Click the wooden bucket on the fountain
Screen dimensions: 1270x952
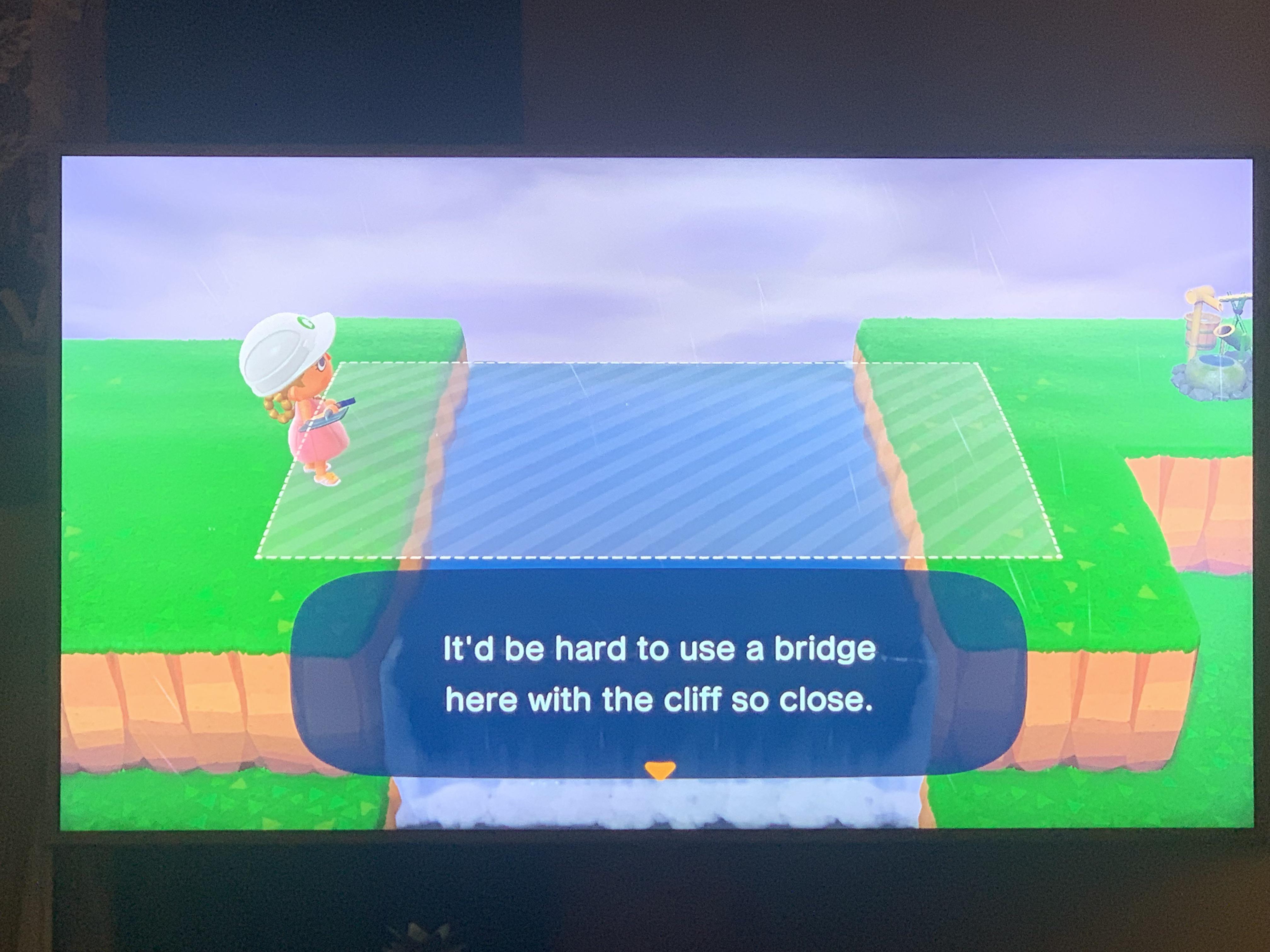(x=1203, y=333)
